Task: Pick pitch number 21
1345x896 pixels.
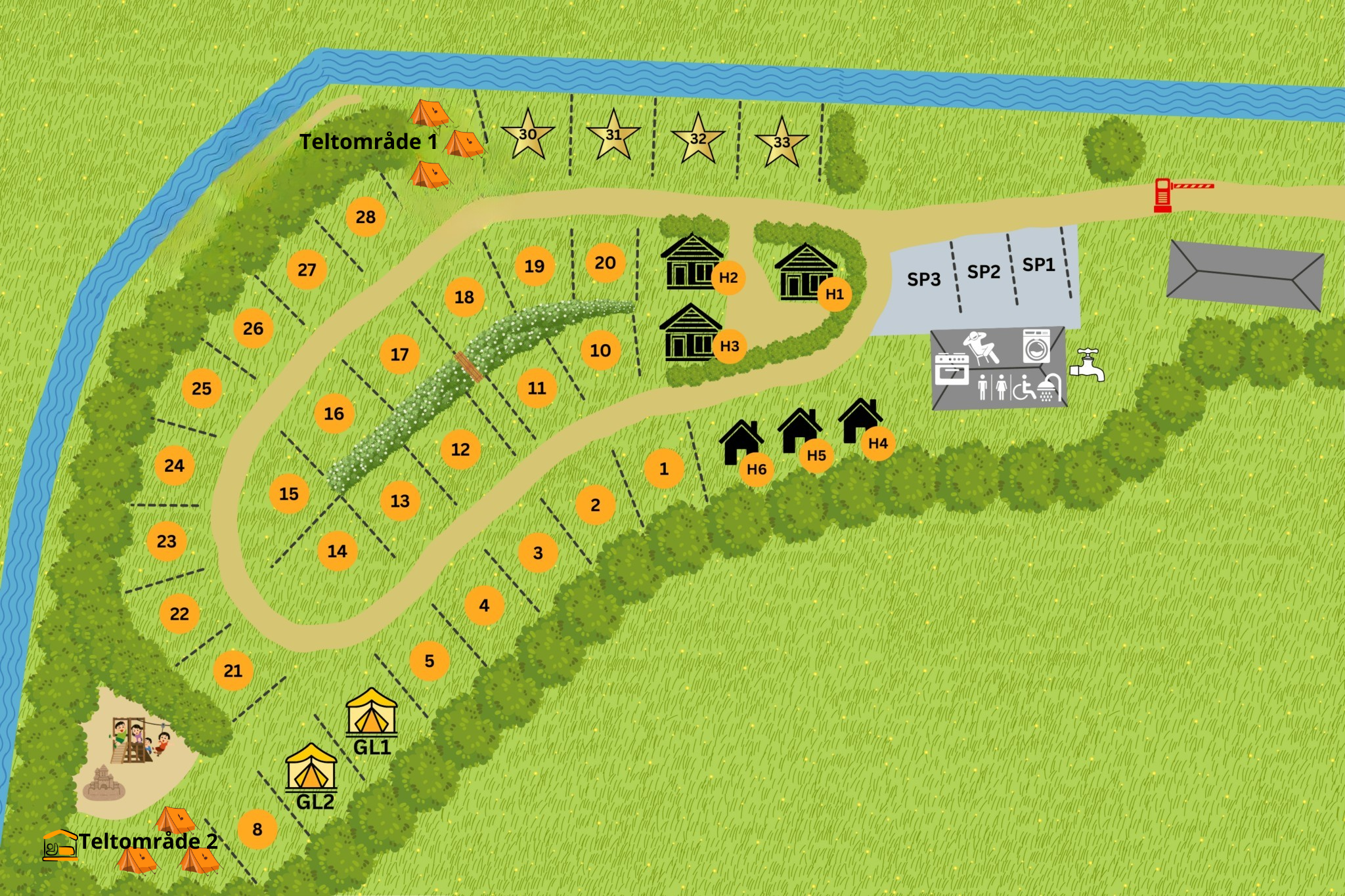Action: point(233,670)
